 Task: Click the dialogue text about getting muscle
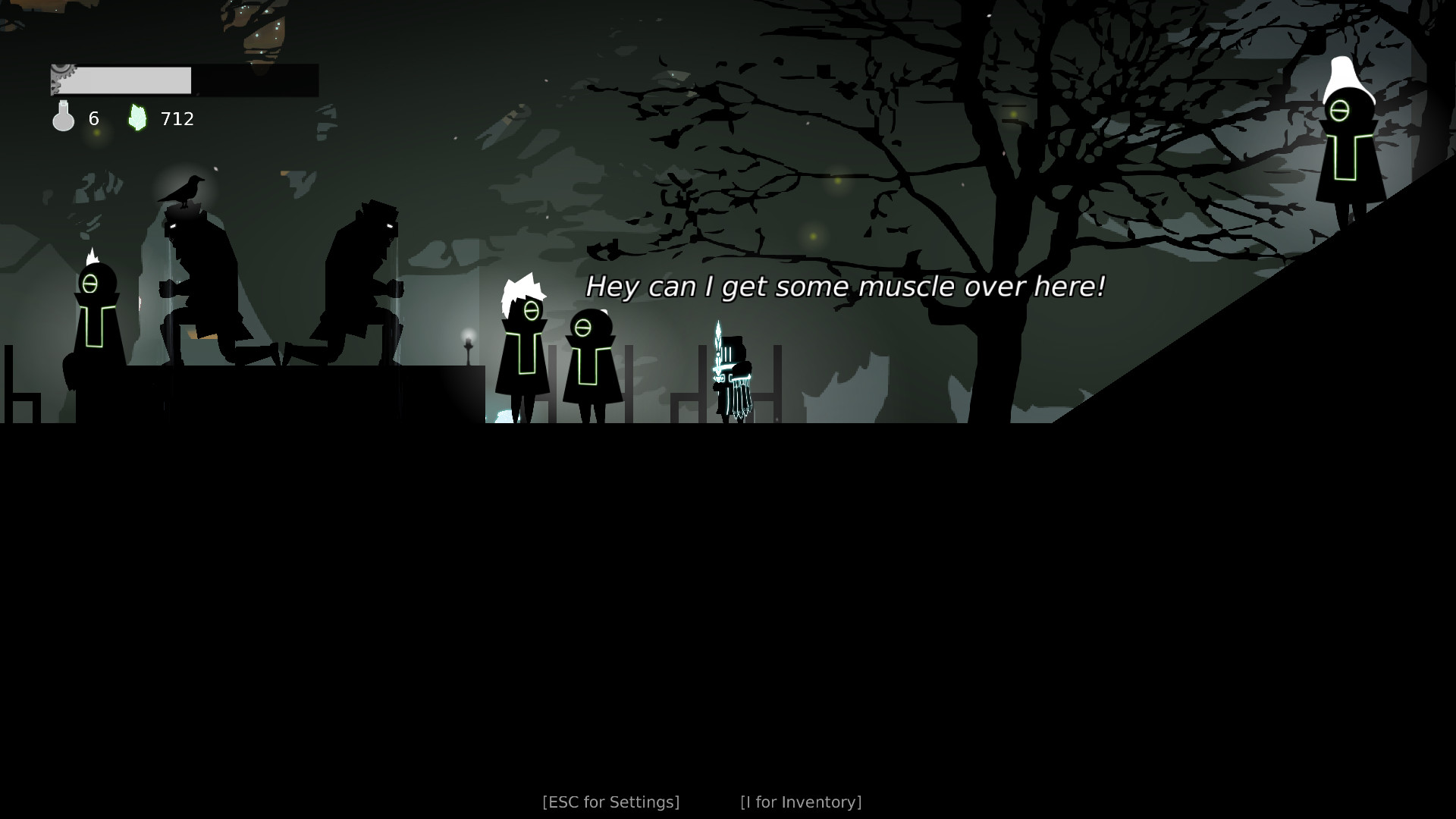click(846, 287)
